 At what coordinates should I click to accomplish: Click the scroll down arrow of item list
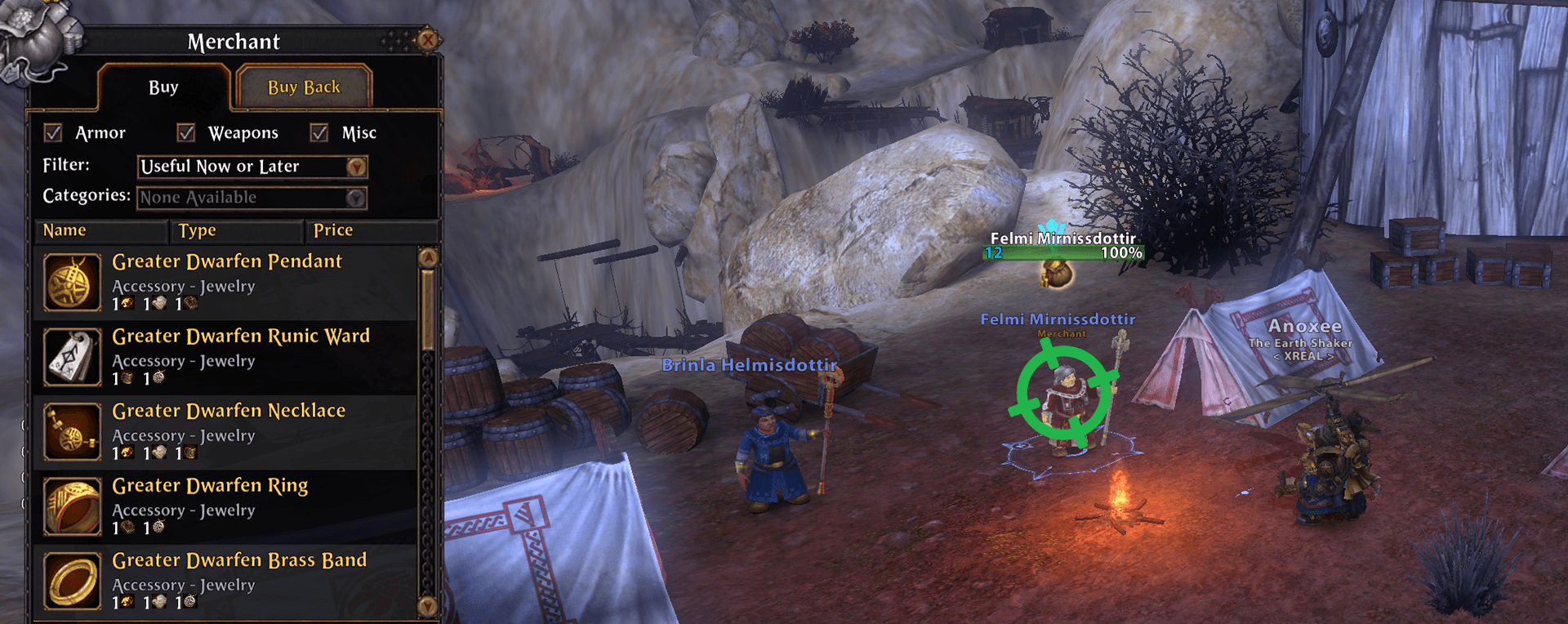[x=429, y=606]
